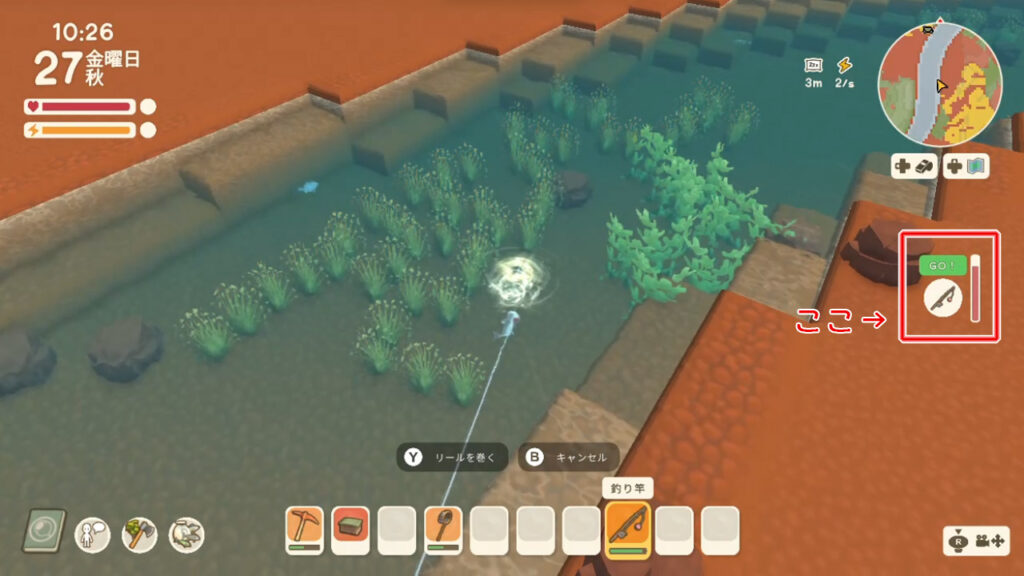Click the white creature icon
Viewport: 1024px width, 576px height.
click(185, 534)
